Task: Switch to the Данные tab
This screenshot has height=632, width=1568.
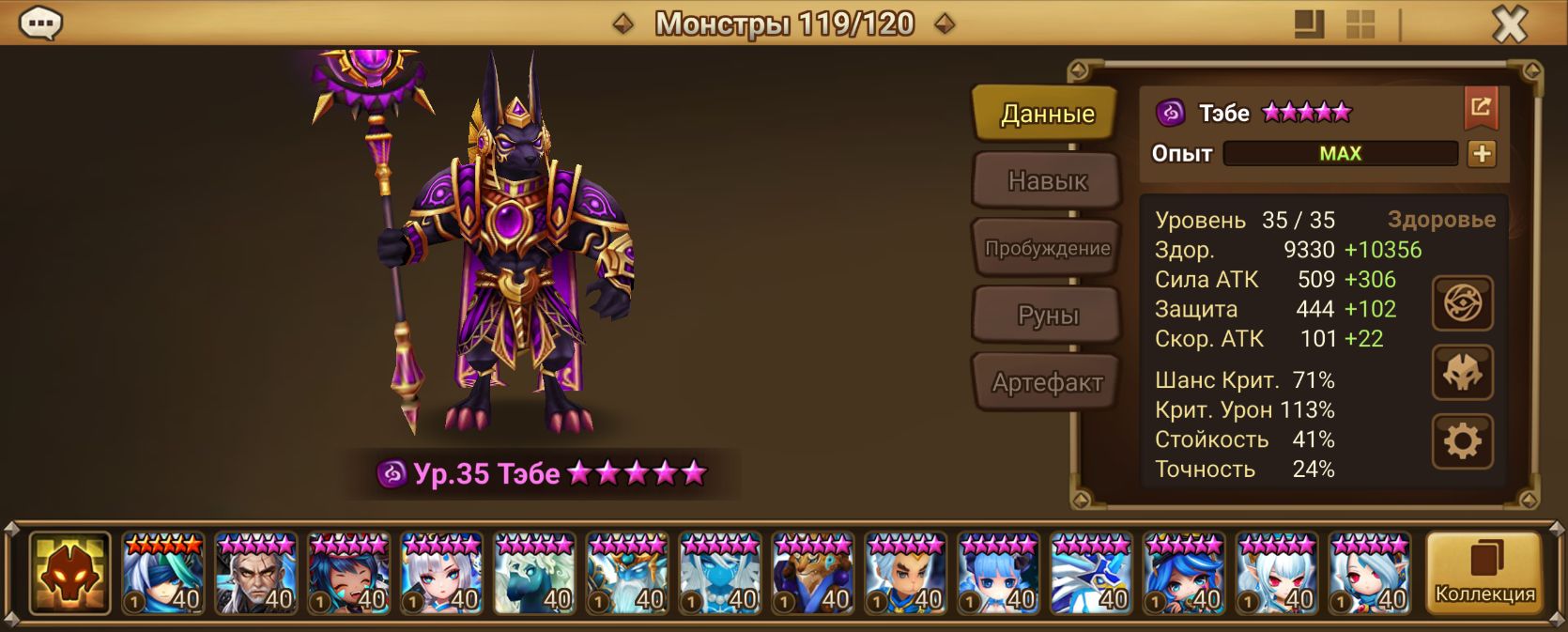Action: pyautogui.click(x=1047, y=114)
